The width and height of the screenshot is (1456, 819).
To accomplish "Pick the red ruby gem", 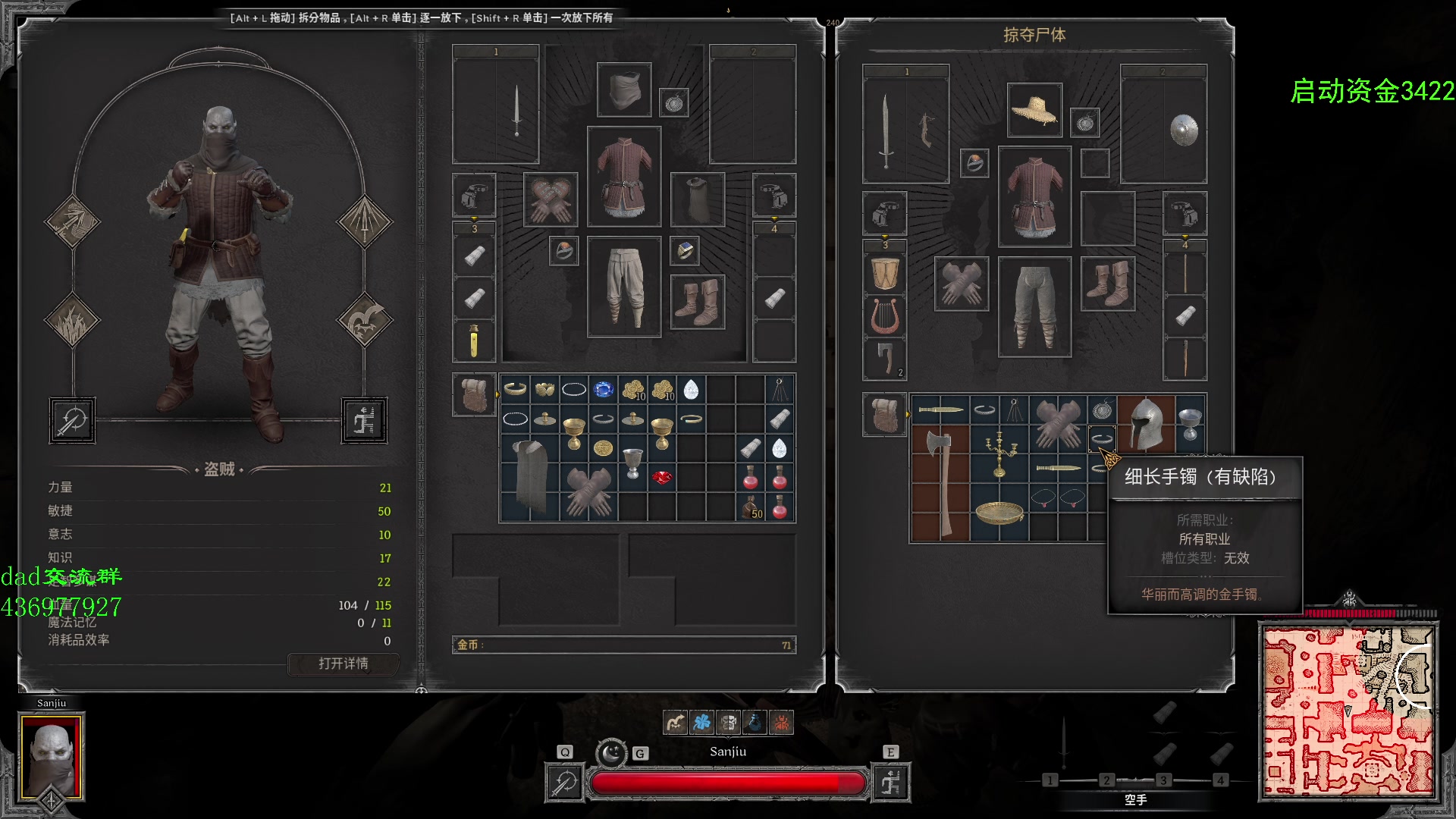I will [x=662, y=478].
